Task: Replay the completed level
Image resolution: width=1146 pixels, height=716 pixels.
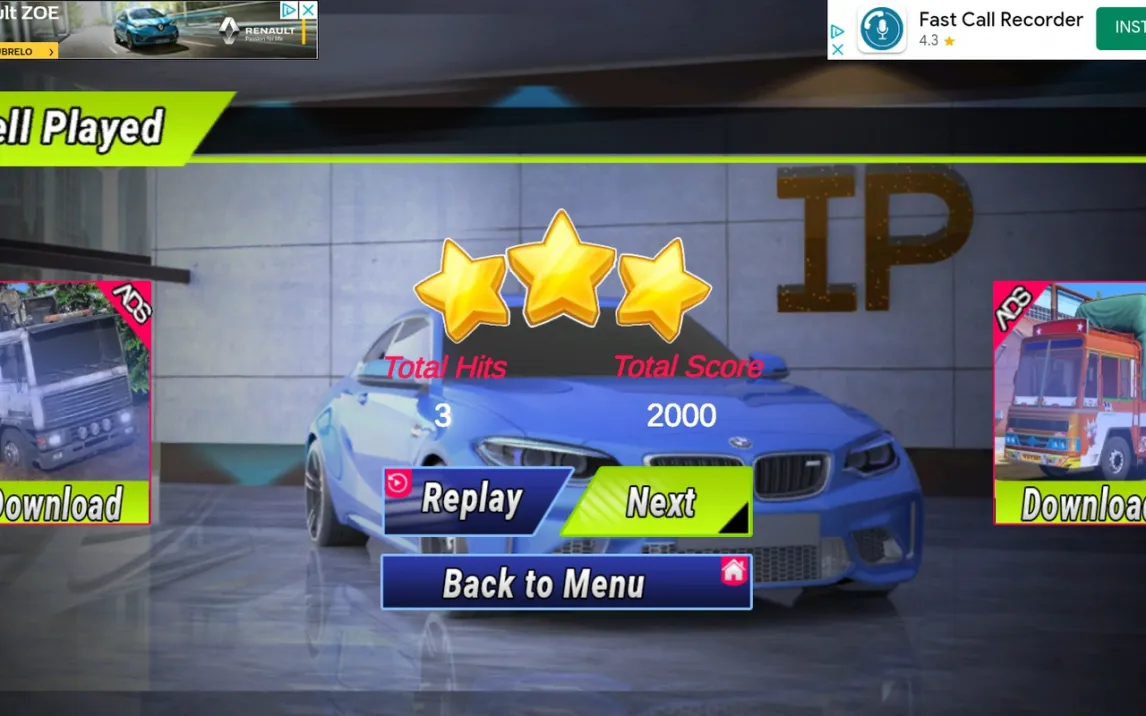Action: (471, 499)
